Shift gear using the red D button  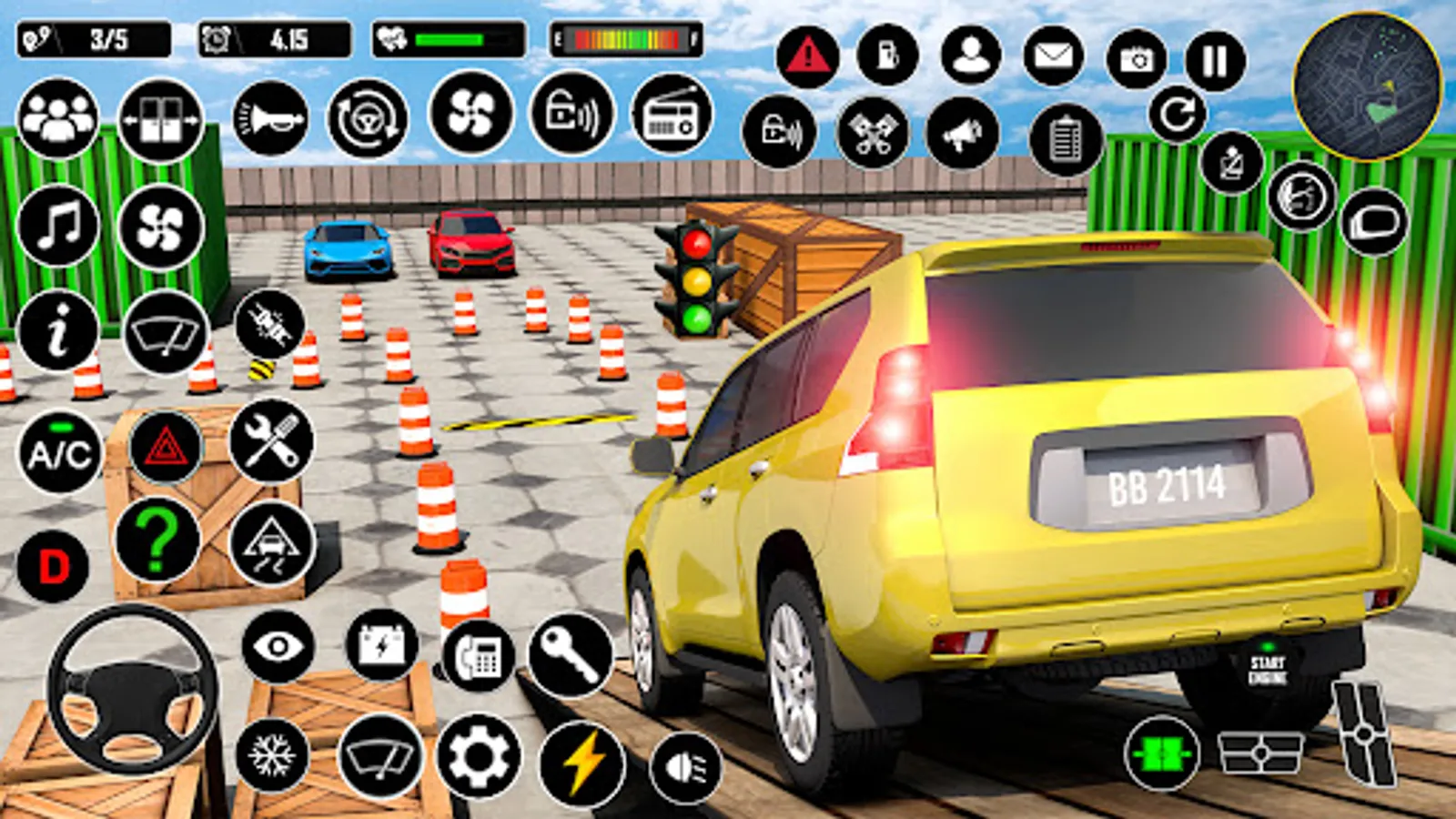[53, 567]
